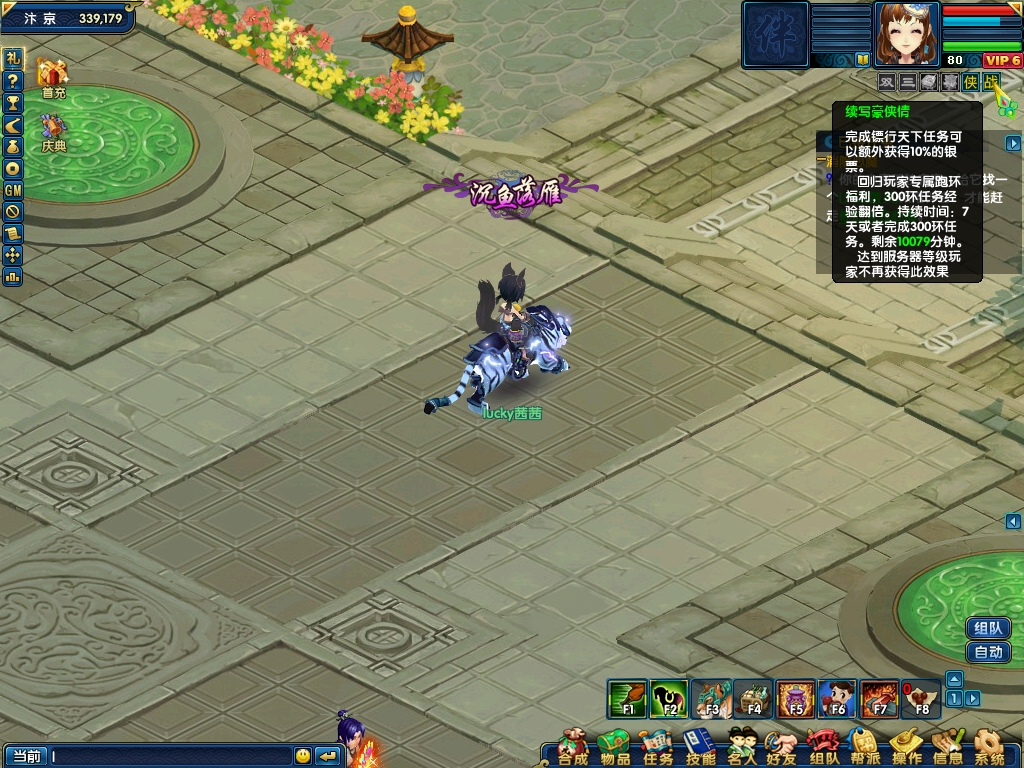1024x768 pixels.
Task: Activate the F2 horse mount skill
Action: (x=669, y=698)
